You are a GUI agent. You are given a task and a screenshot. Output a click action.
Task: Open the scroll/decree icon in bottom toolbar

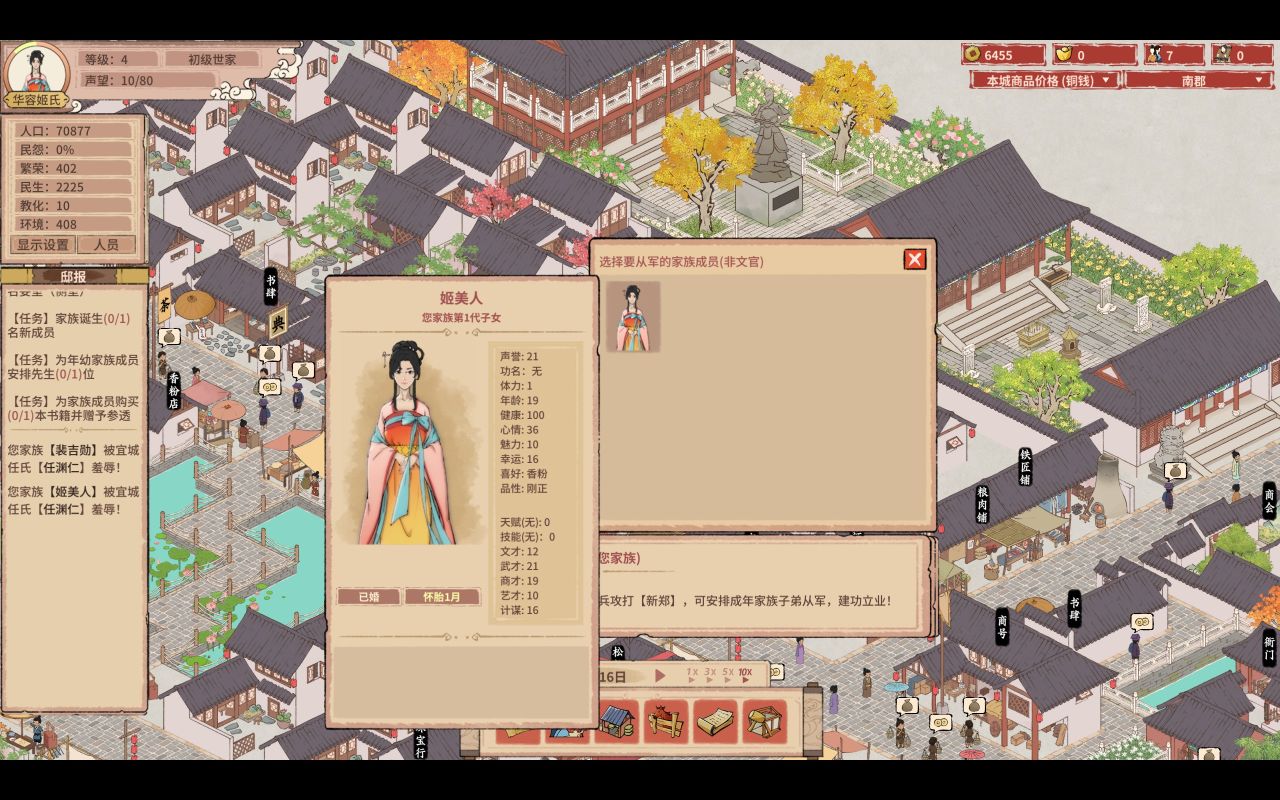pyautogui.click(x=715, y=720)
